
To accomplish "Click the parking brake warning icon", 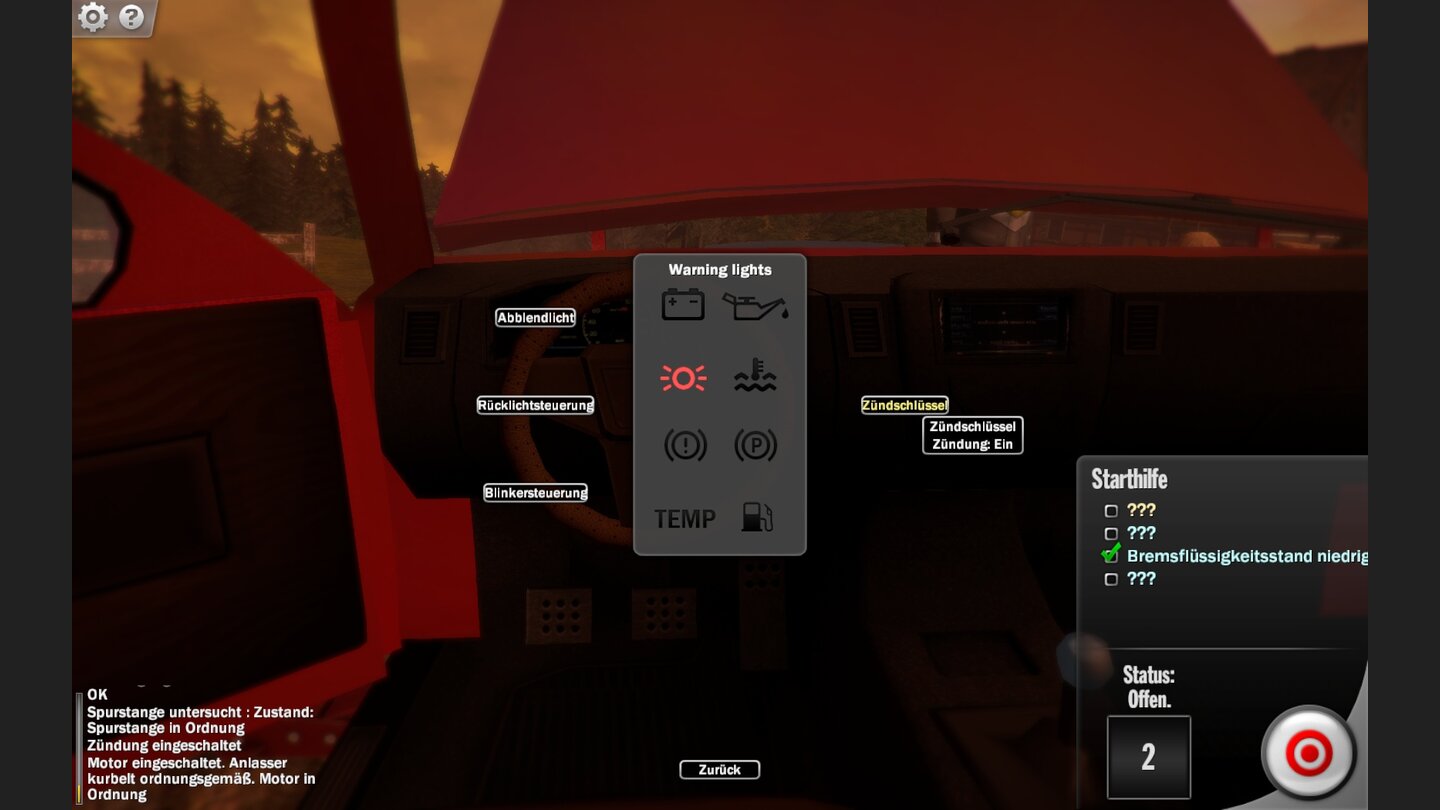I will coord(756,446).
